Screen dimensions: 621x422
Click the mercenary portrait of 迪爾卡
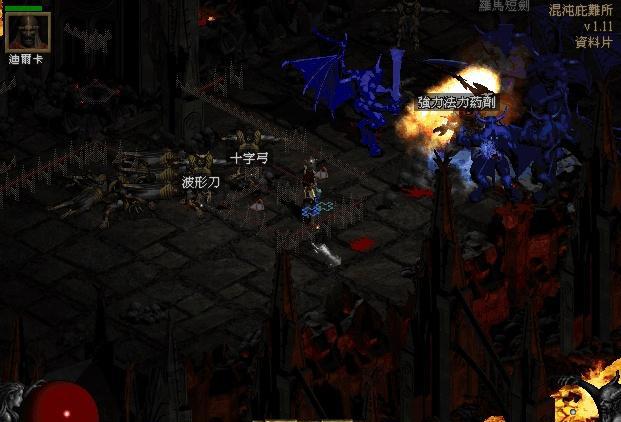pyautogui.click(x=27, y=32)
